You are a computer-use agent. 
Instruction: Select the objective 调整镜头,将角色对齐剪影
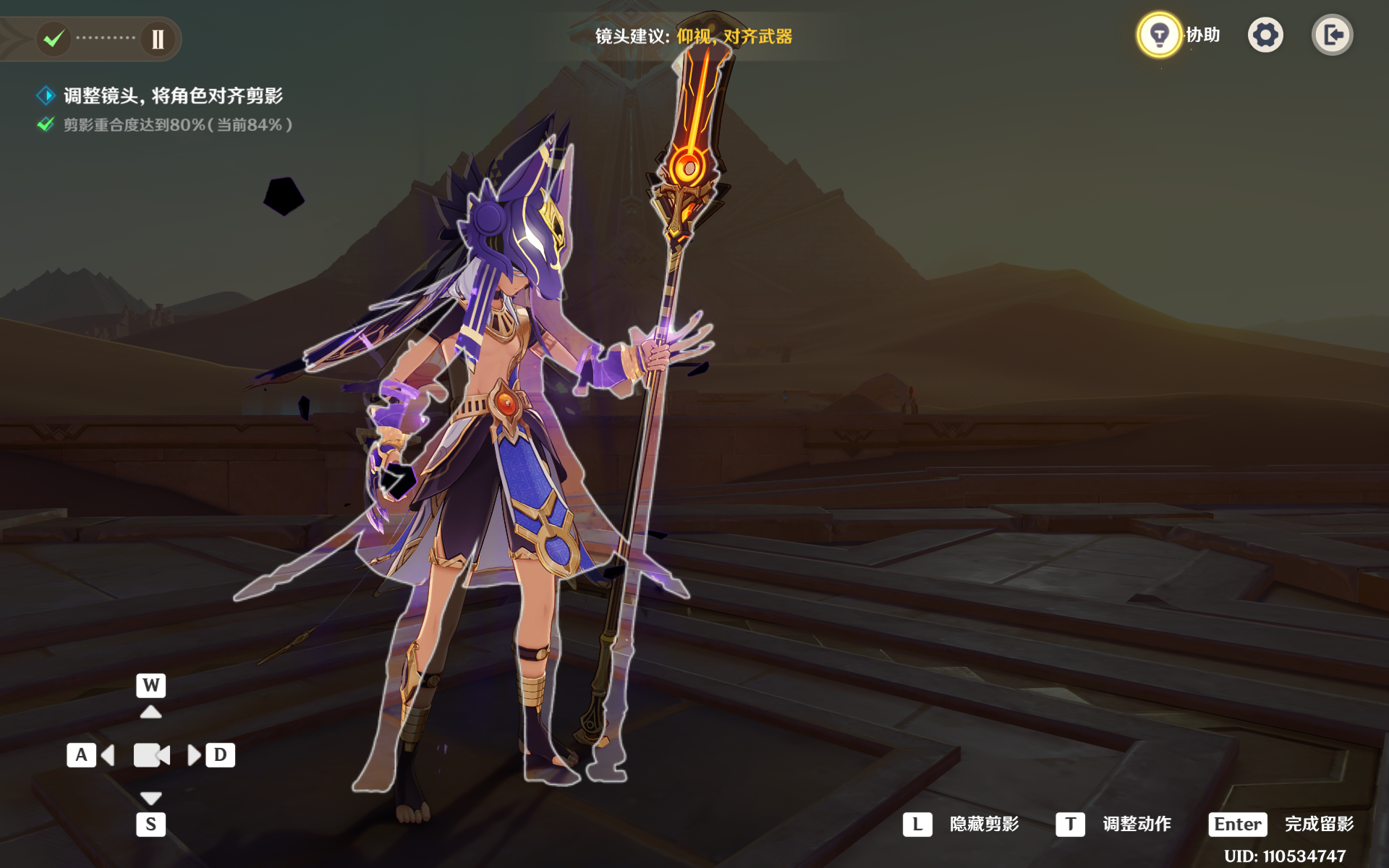click(172, 95)
